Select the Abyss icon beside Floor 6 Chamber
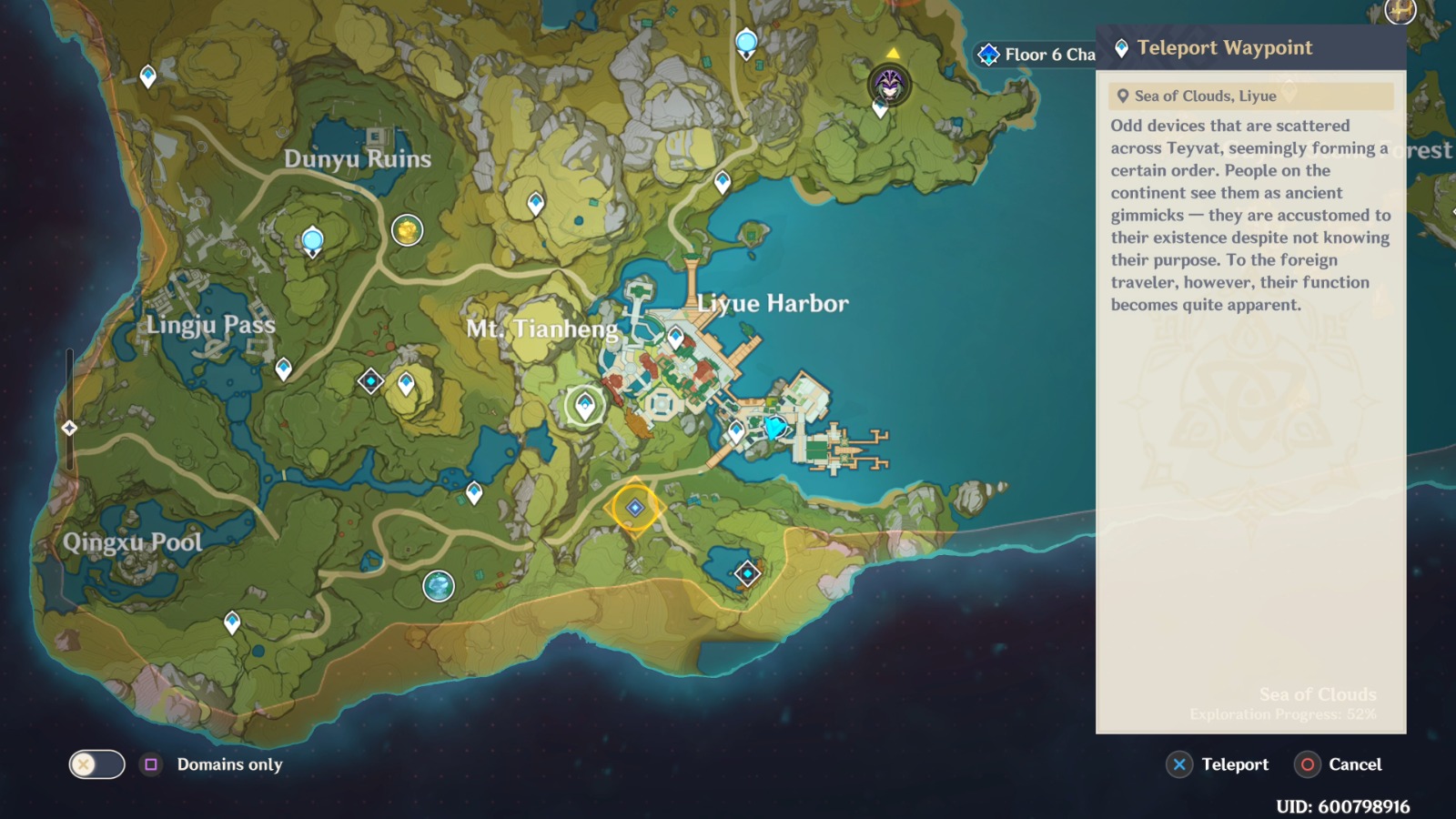 988,55
